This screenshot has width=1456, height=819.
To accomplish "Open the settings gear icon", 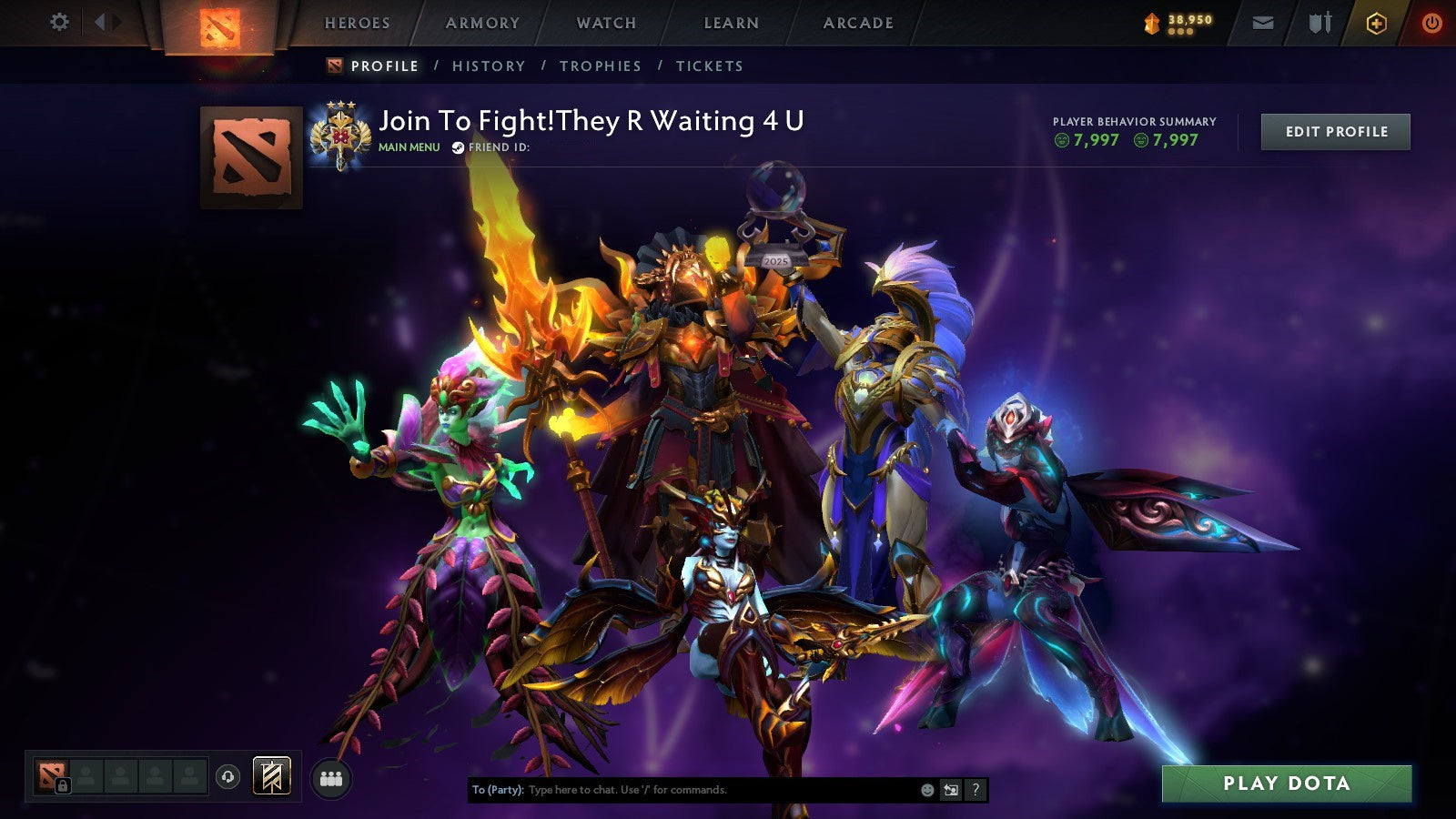I will [x=60, y=20].
